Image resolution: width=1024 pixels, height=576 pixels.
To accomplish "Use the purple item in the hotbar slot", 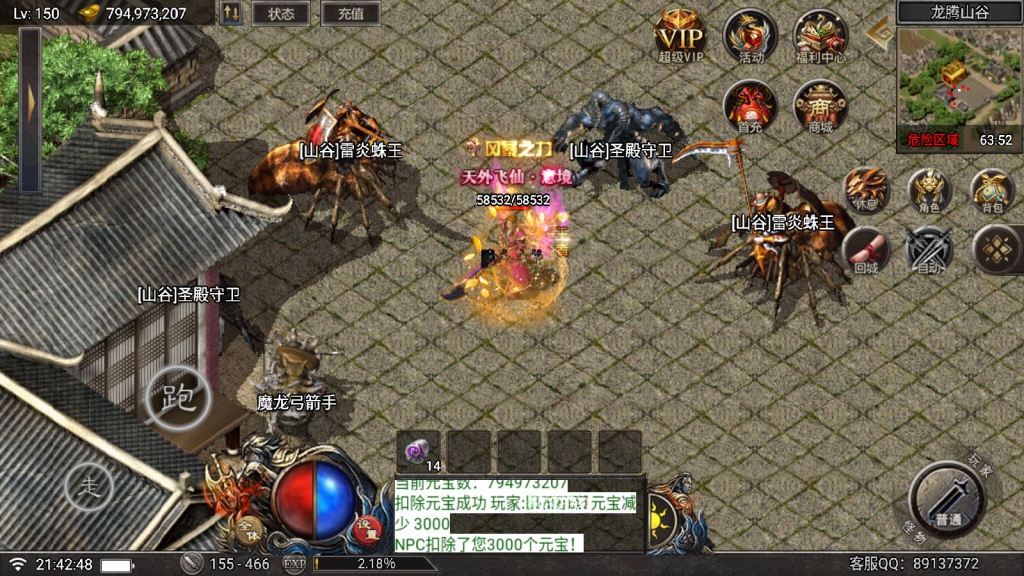I will coord(419,451).
